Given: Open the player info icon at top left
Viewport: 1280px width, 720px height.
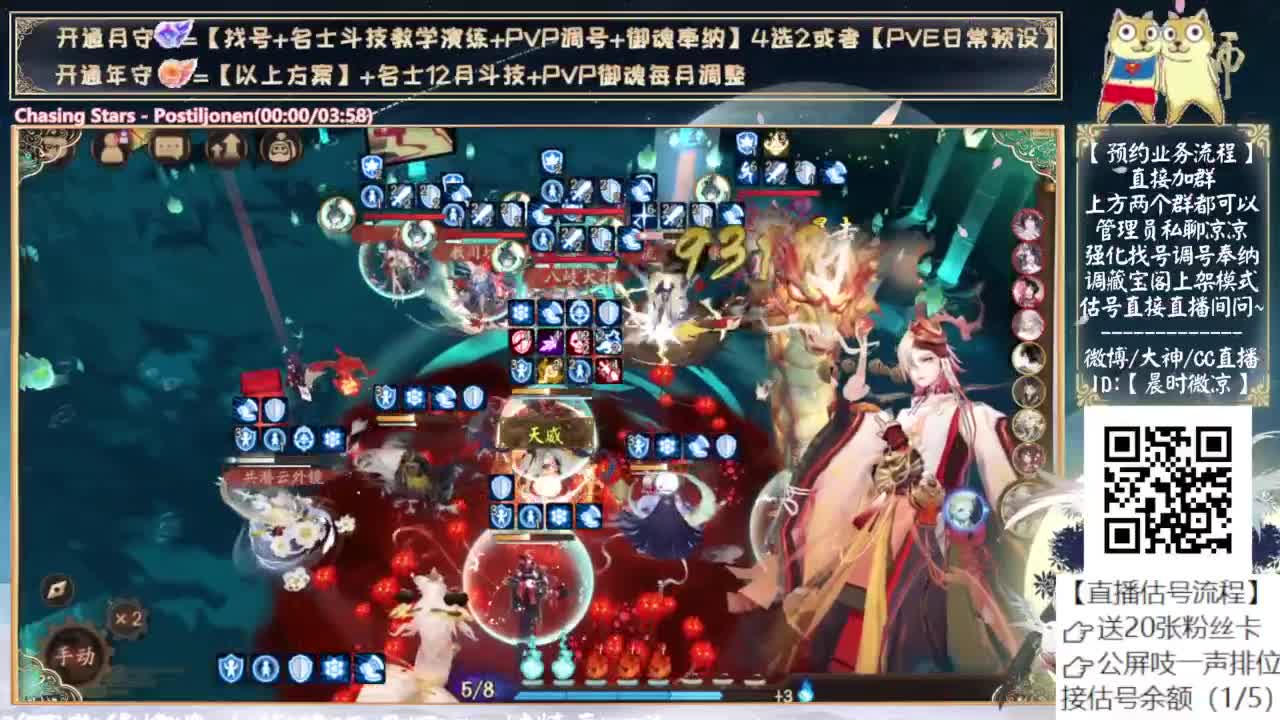Looking at the screenshot, I should click(x=111, y=148).
